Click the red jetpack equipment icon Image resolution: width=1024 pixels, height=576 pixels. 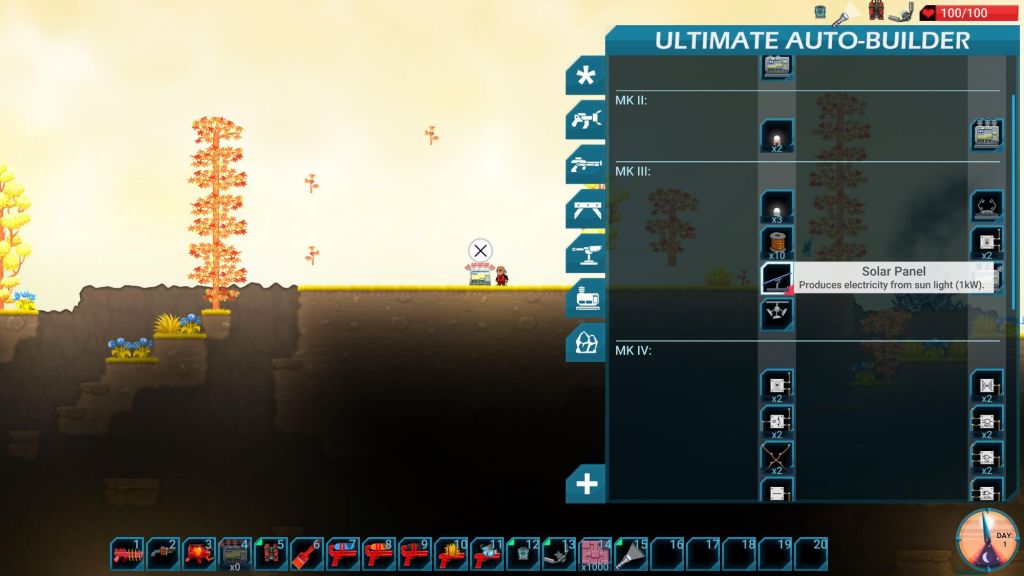(x=876, y=12)
